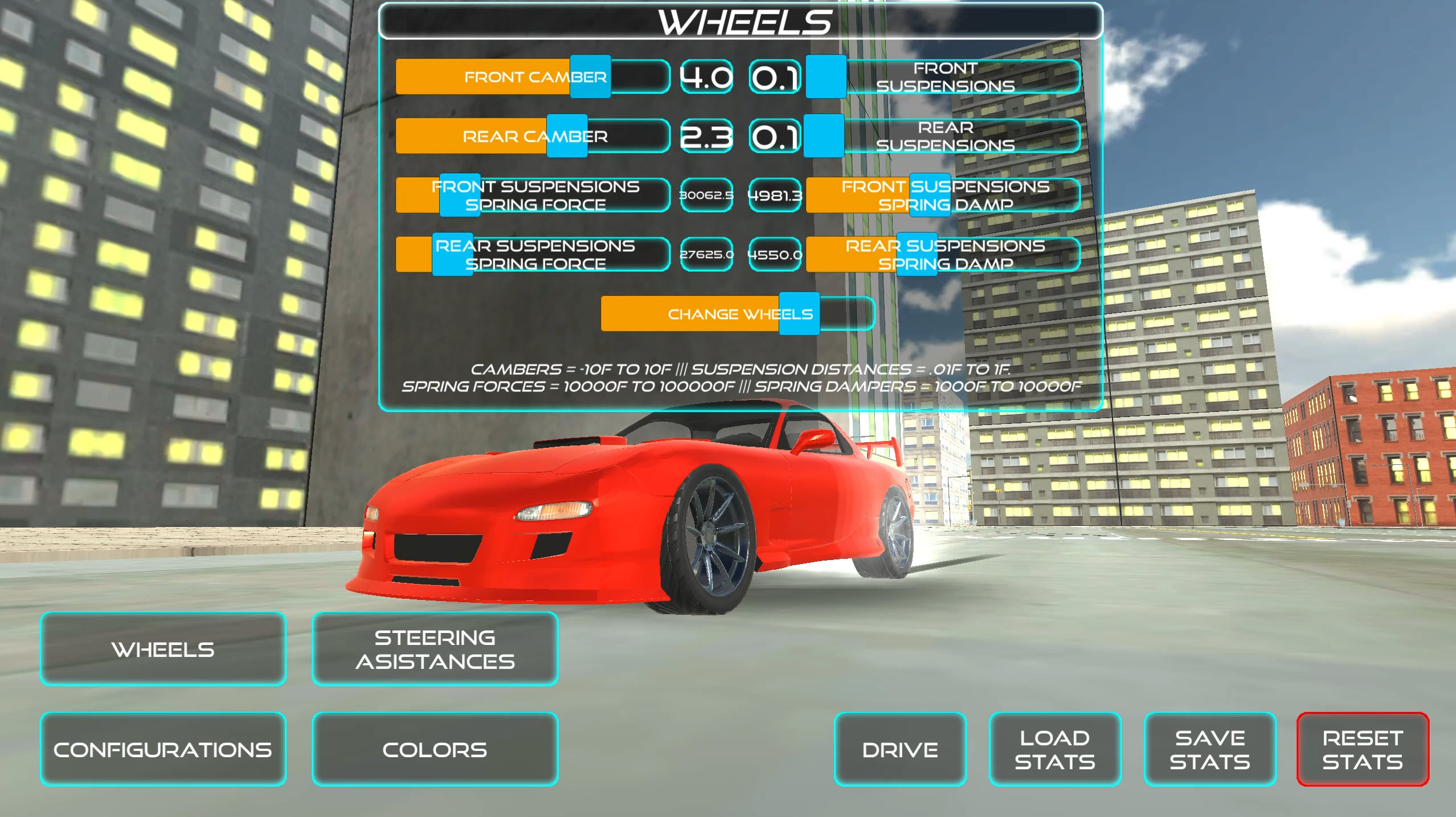Use the Change Wheels slider
Viewport: 1456px width, 817px height.
[796, 313]
